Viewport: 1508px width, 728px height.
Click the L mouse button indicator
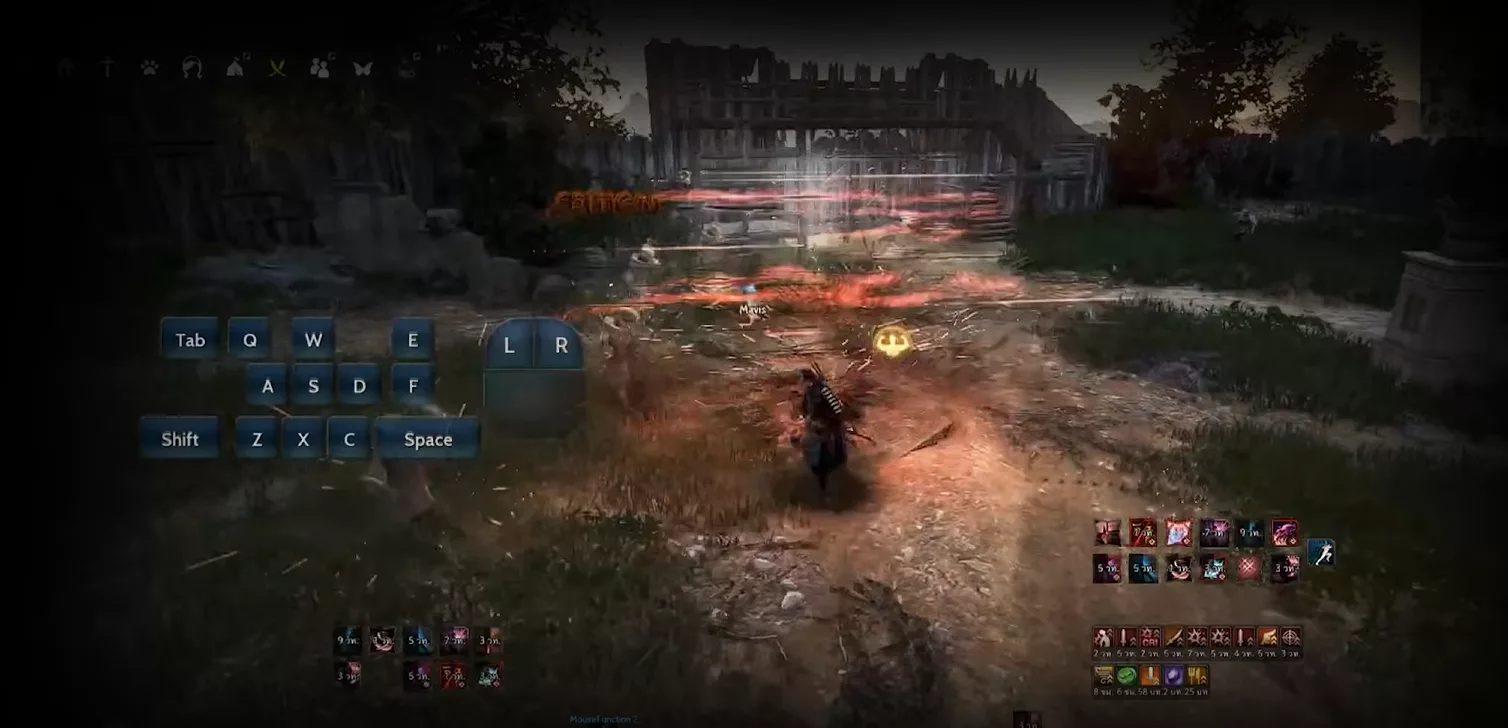pos(508,346)
